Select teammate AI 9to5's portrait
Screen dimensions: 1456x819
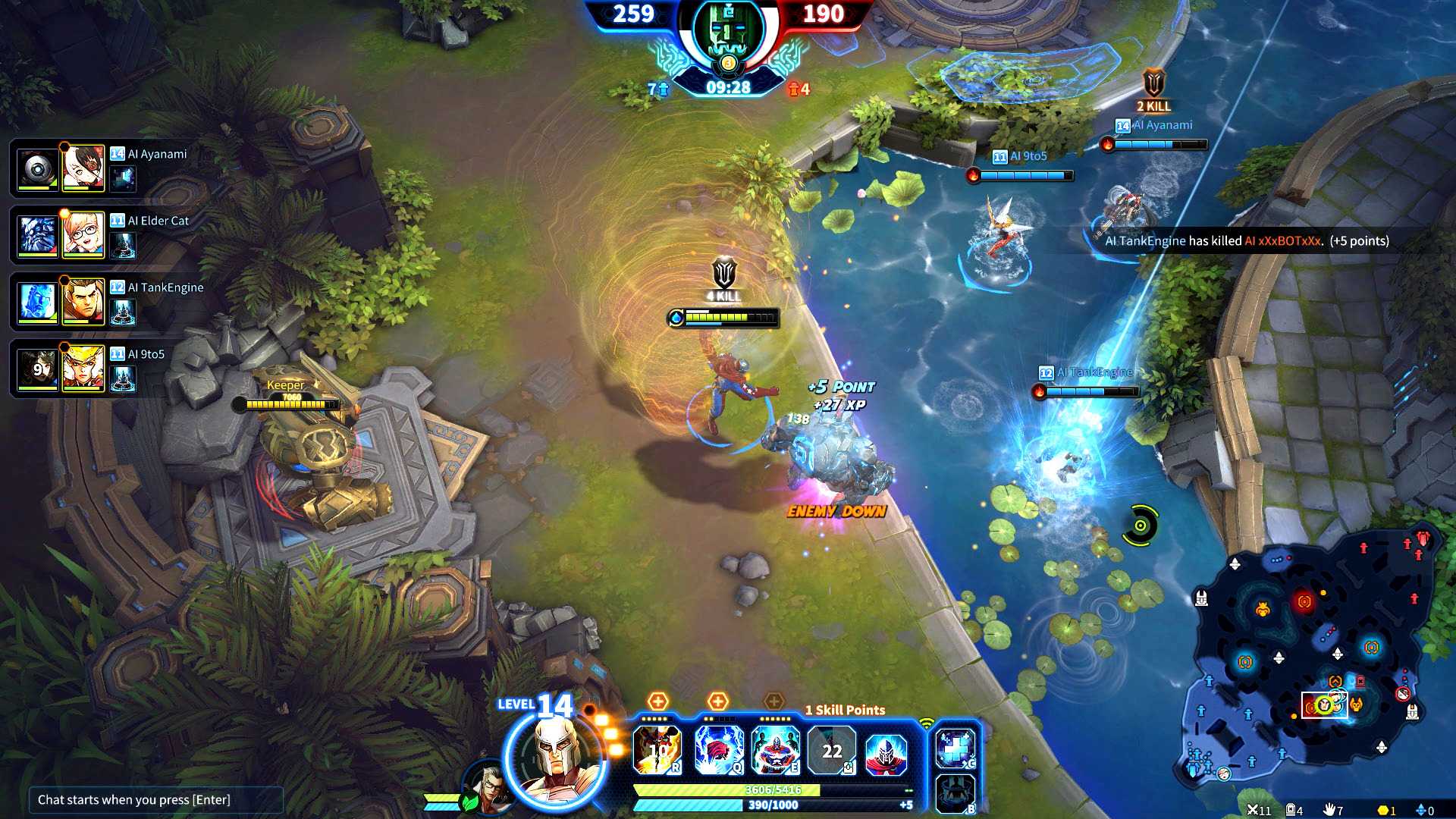pos(83,368)
